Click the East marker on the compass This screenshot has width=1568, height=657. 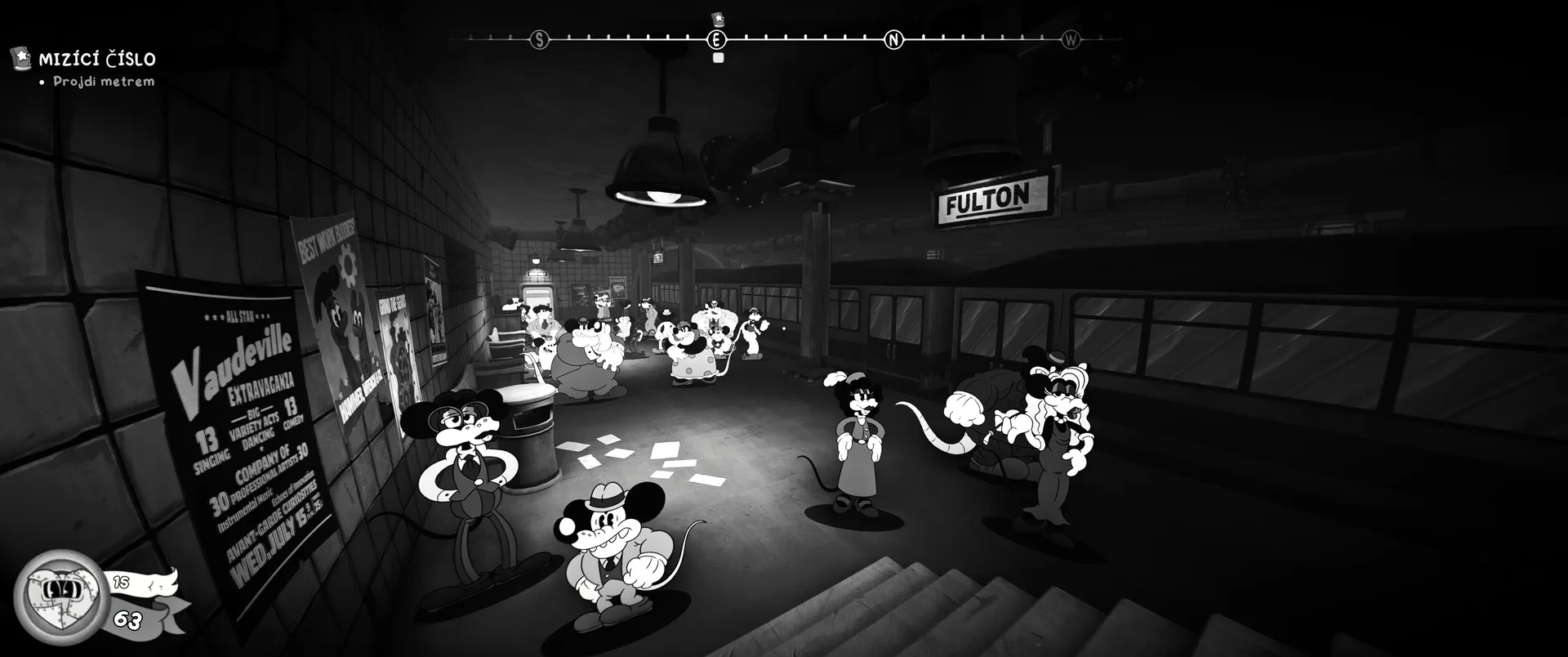(716, 39)
